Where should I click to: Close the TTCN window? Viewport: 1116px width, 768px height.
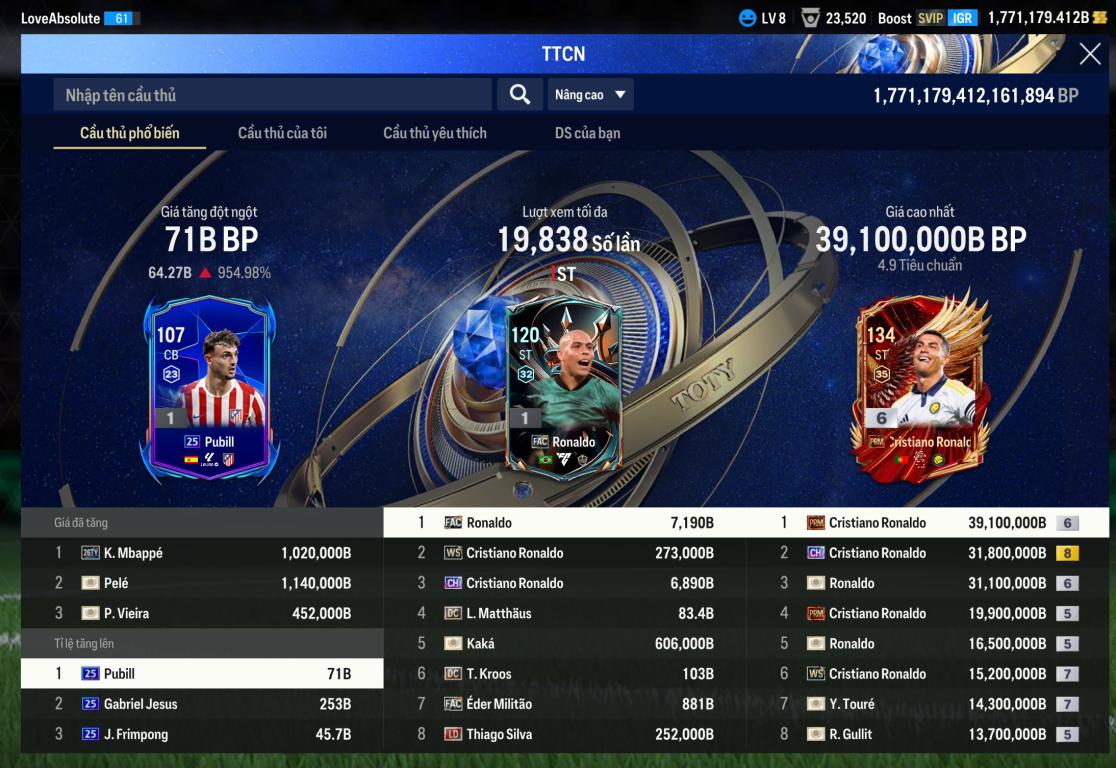pos(1090,54)
